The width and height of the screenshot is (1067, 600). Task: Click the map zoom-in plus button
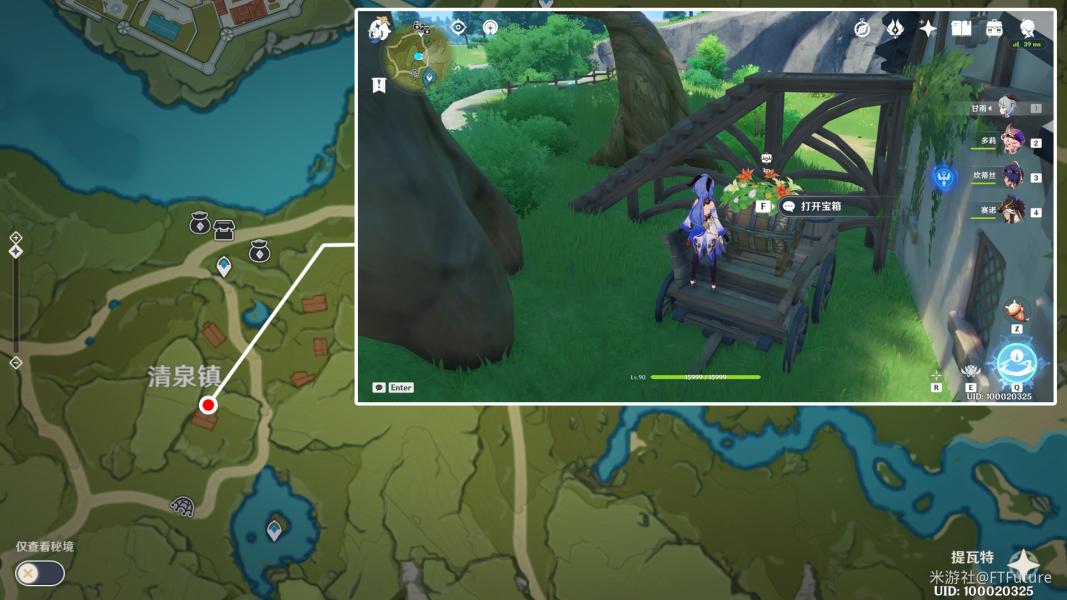tap(16, 238)
